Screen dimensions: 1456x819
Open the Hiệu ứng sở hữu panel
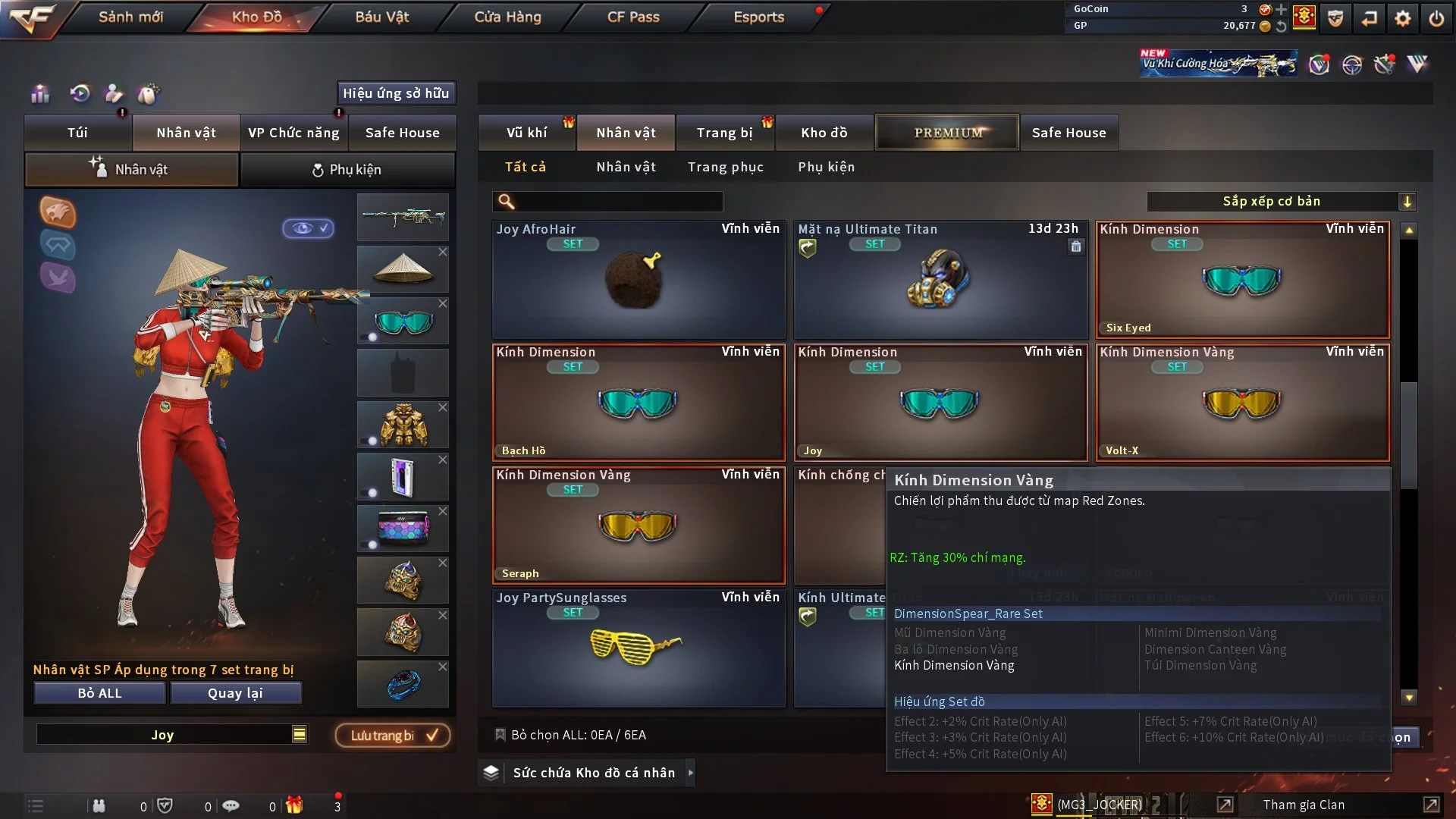[396, 93]
